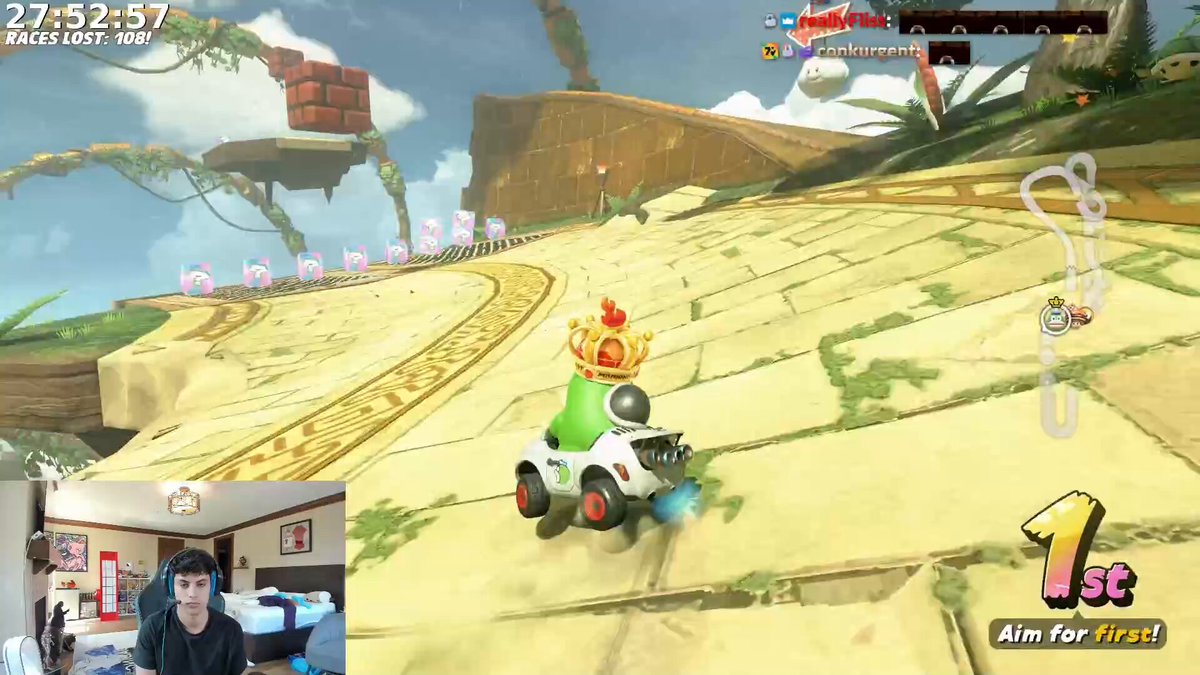Select the crowned racer marker on minimap
Screen dimensions: 1200x675
coord(1055,316)
